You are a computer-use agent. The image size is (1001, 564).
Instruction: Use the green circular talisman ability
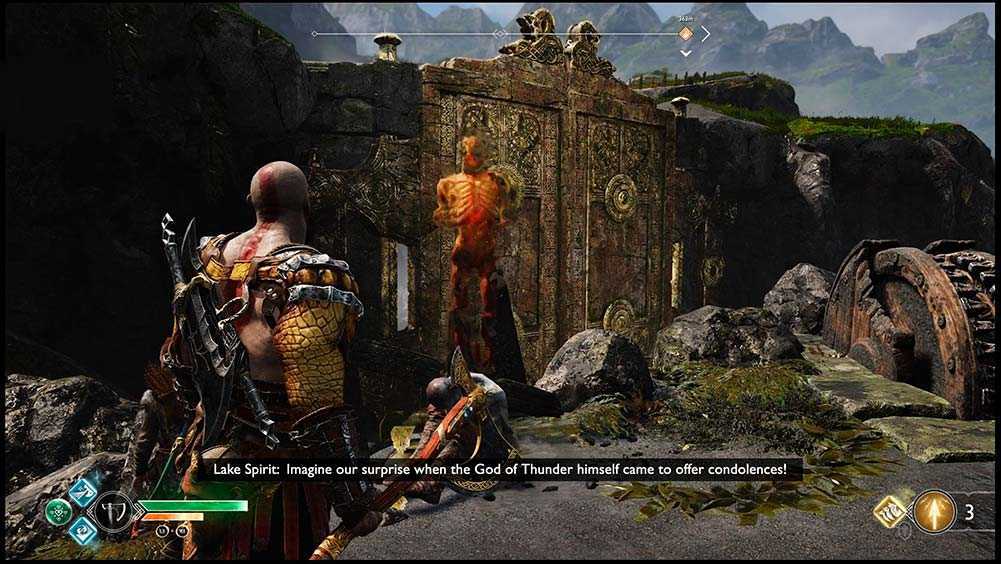pos(59,511)
